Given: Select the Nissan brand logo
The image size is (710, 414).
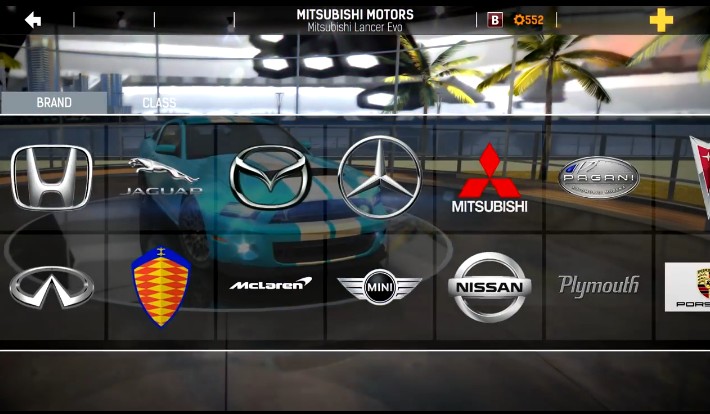Looking at the screenshot, I should [x=489, y=287].
